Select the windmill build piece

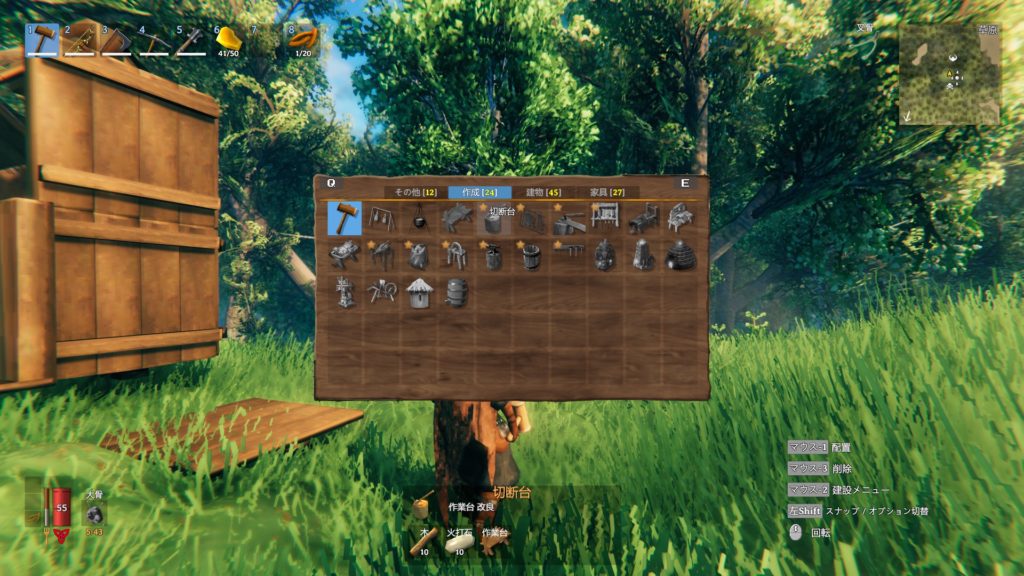pyautogui.click(x=345, y=292)
